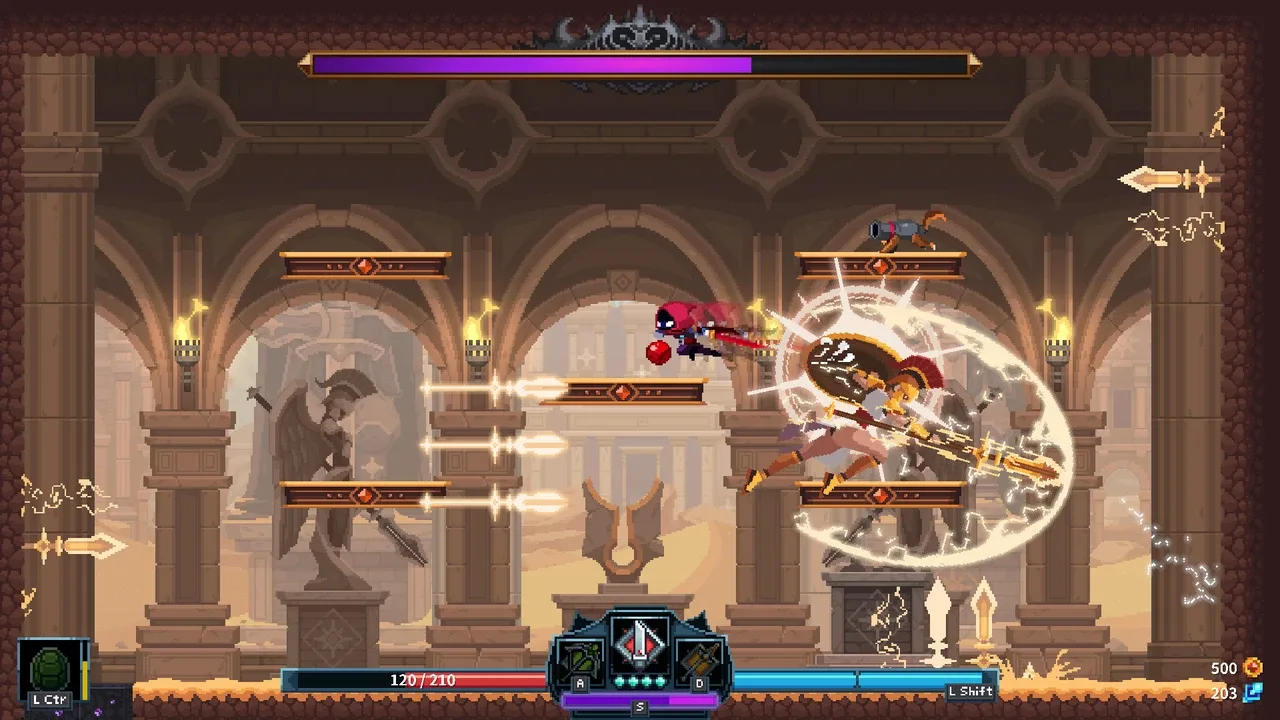Activate the green turtle shell ability
1280x720 pixels.
[x=49, y=668]
